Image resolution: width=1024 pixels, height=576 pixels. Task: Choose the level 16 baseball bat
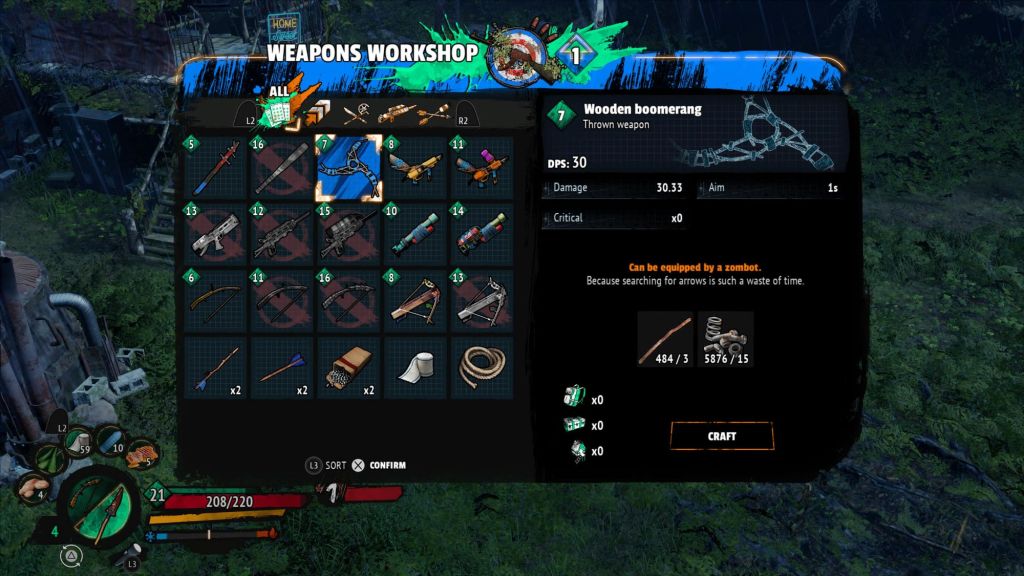click(x=281, y=168)
